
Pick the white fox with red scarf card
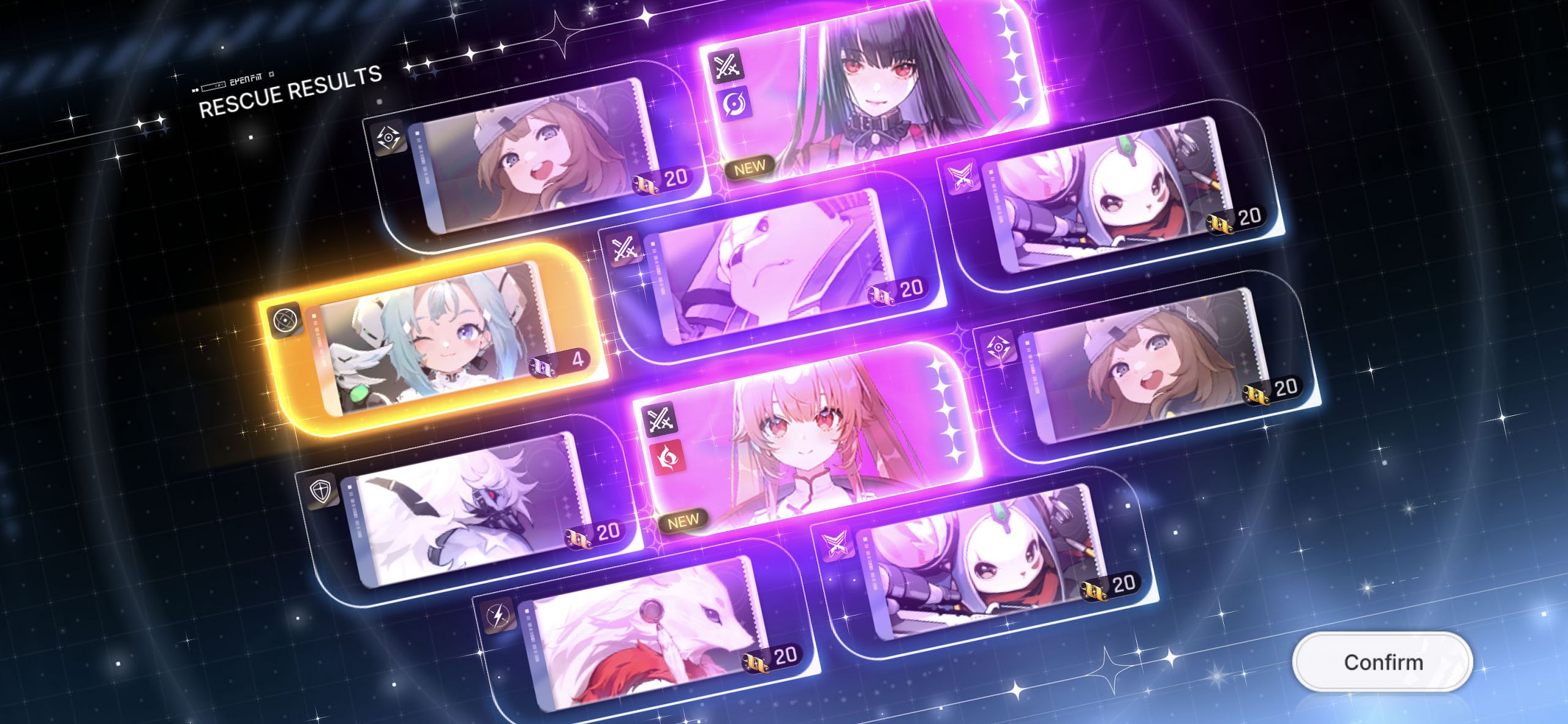pyautogui.click(x=643, y=637)
